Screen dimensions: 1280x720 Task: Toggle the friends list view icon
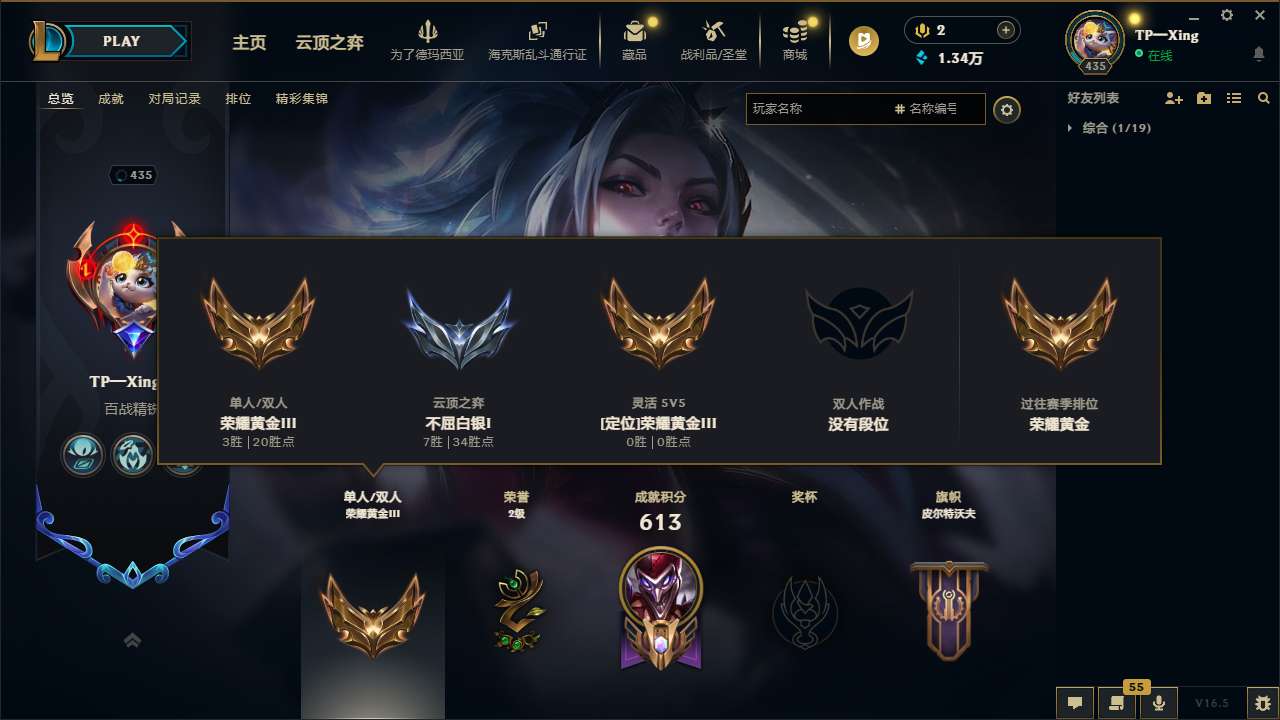pyautogui.click(x=1234, y=98)
